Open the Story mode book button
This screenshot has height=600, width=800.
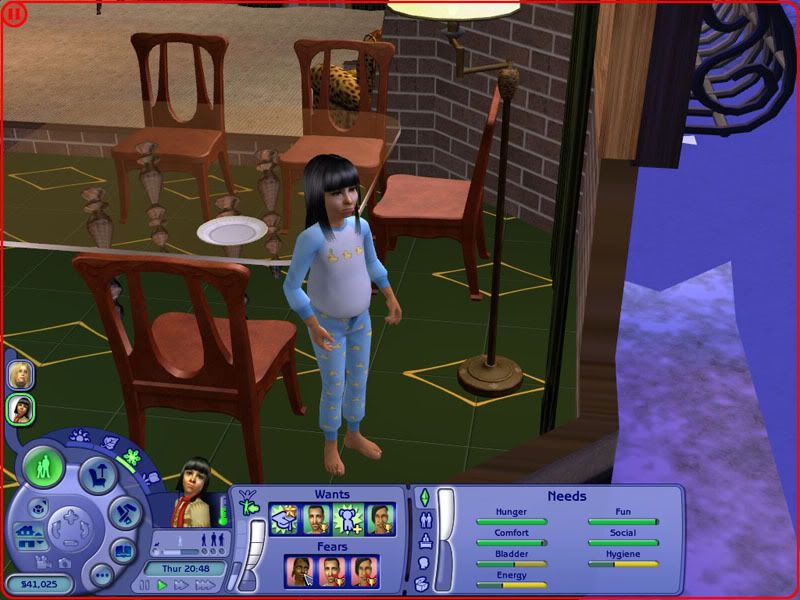coord(122,549)
